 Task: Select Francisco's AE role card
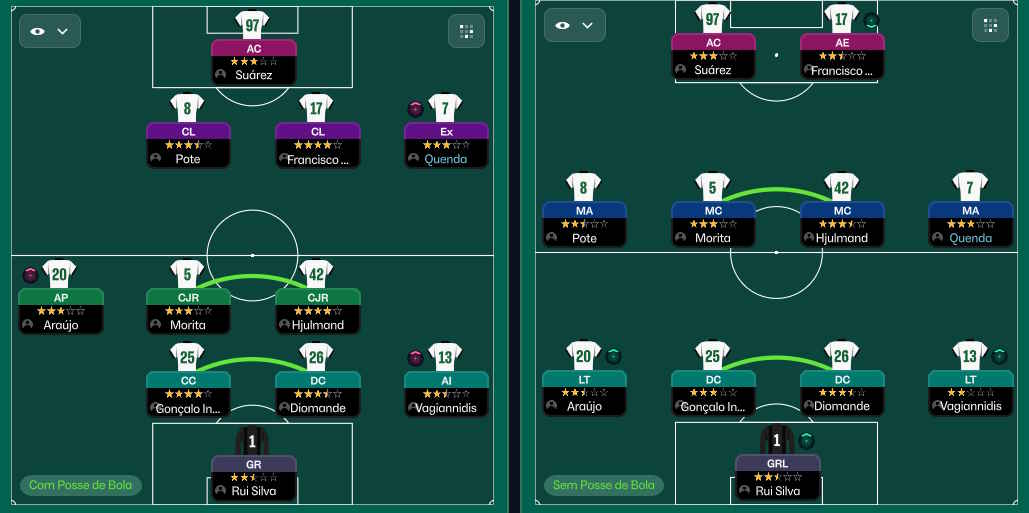pyautogui.click(x=841, y=57)
